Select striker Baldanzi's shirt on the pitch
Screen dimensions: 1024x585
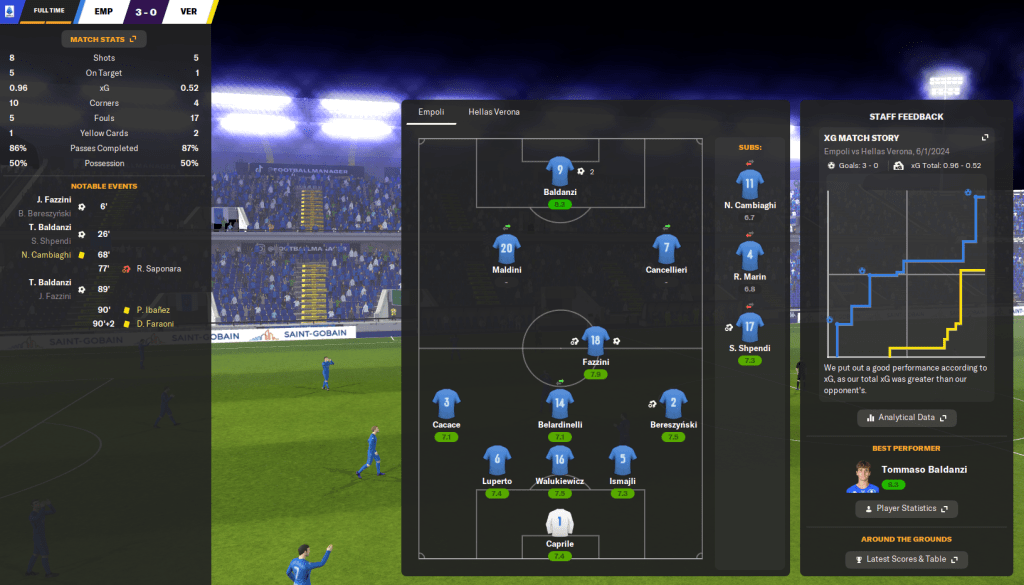pos(558,171)
